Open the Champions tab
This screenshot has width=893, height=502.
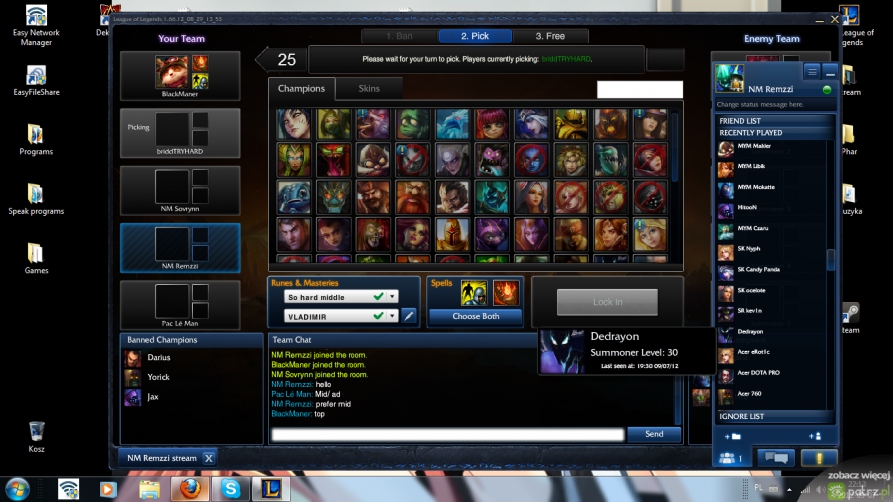(x=301, y=88)
